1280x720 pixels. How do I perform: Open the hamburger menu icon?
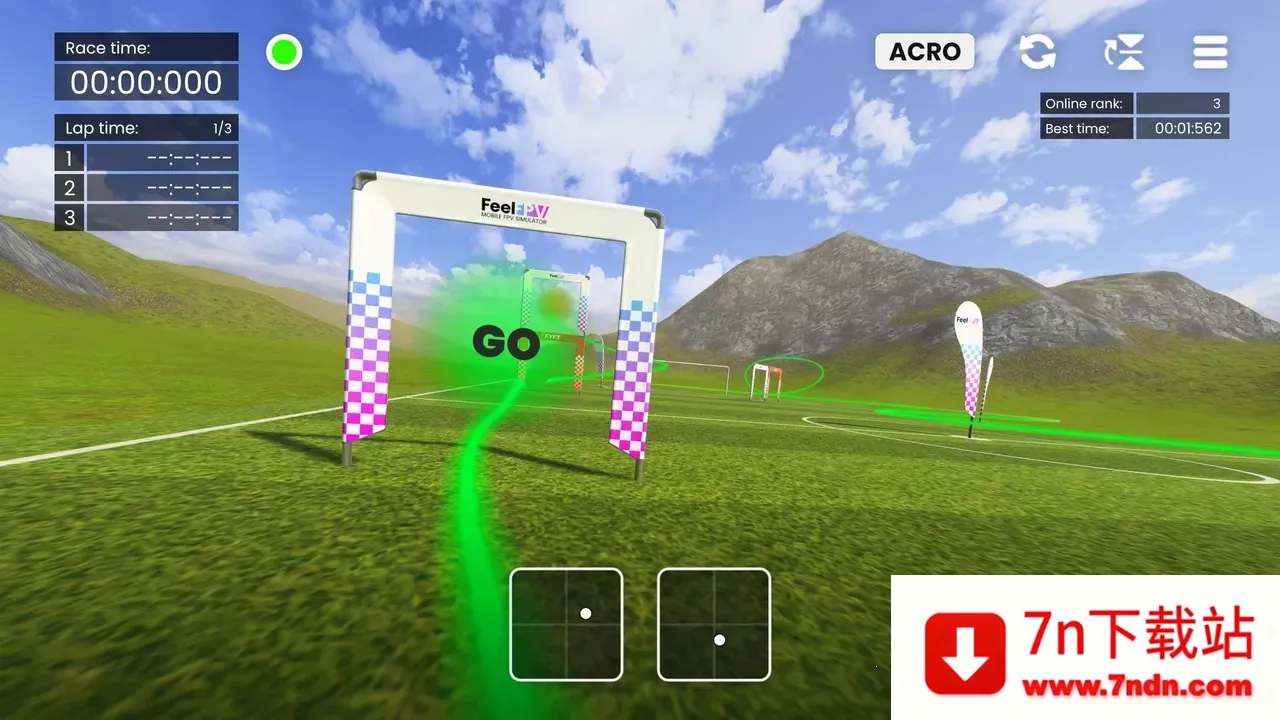point(1209,52)
